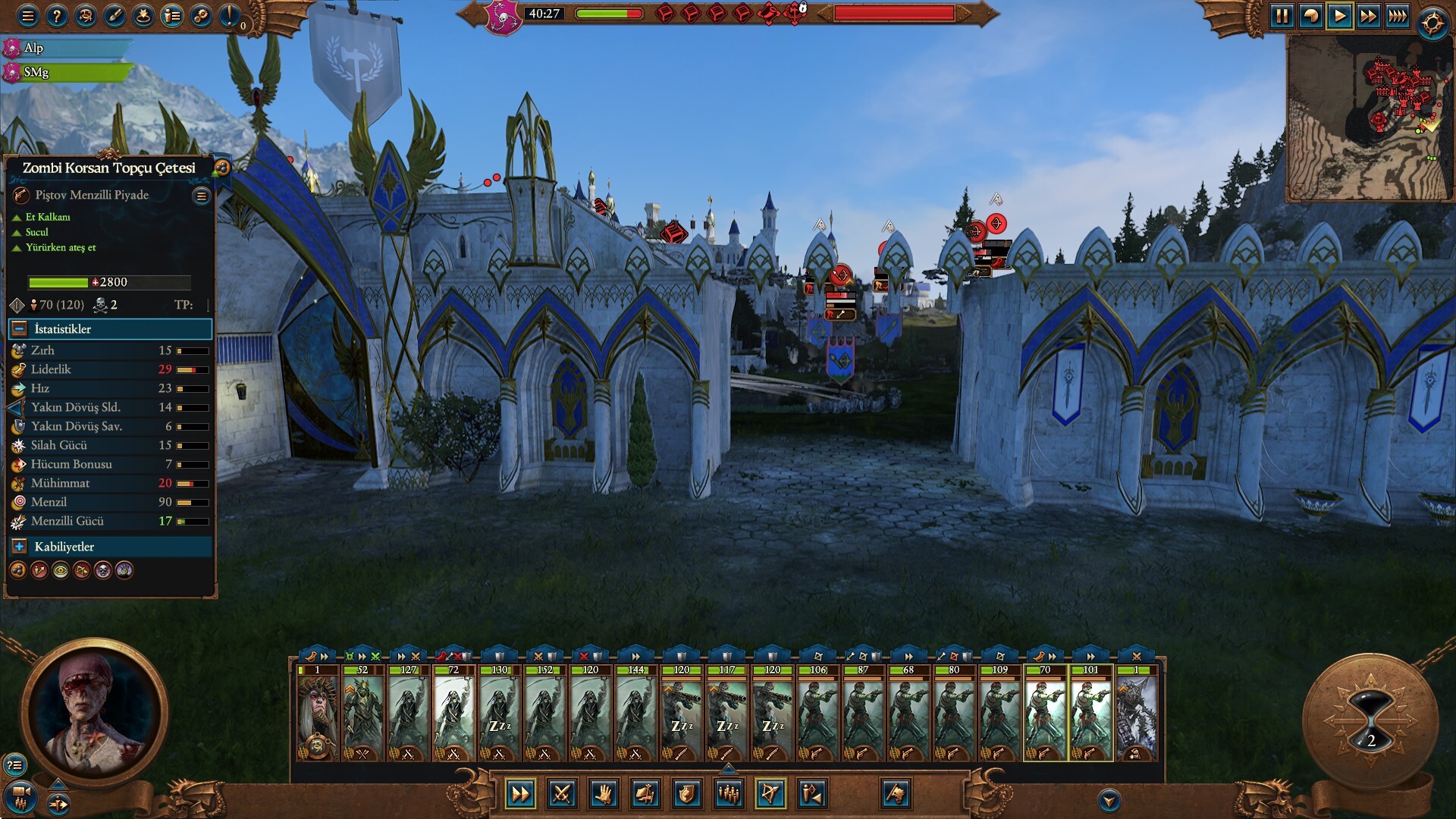
Task: Toggle fire at will with the bow icon
Action: tap(771, 795)
